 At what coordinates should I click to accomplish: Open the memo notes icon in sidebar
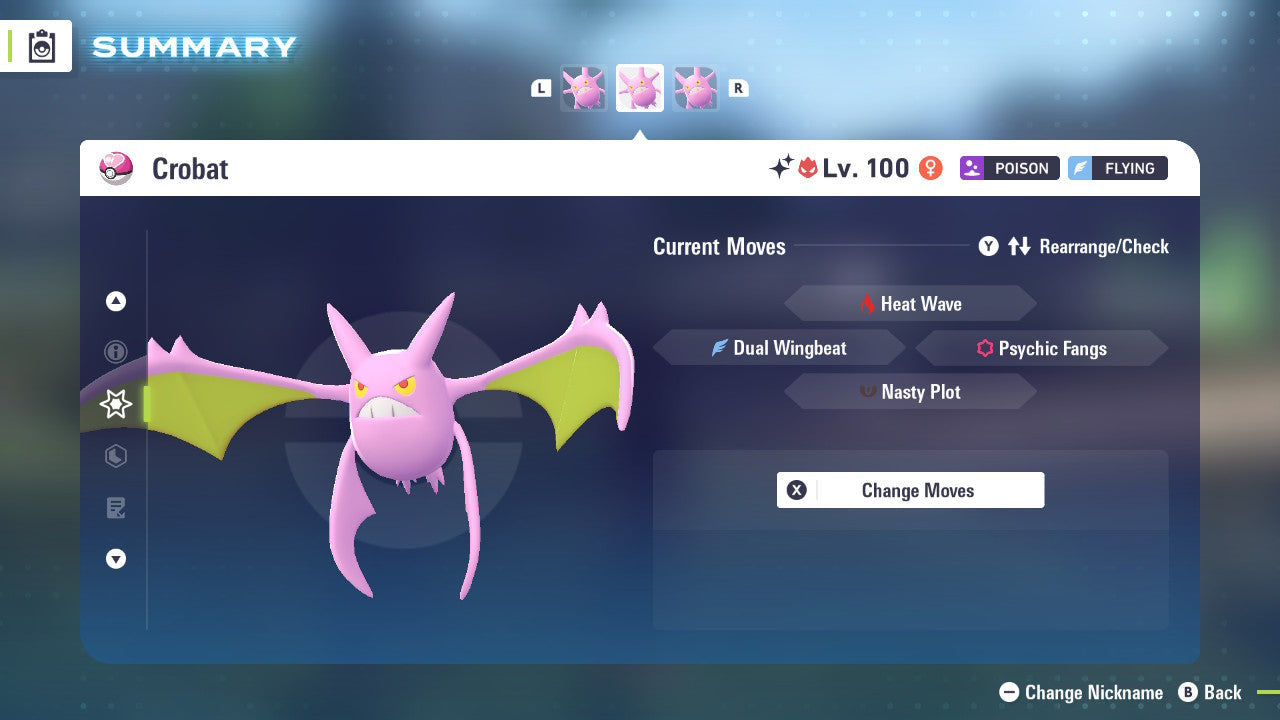click(x=115, y=508)
